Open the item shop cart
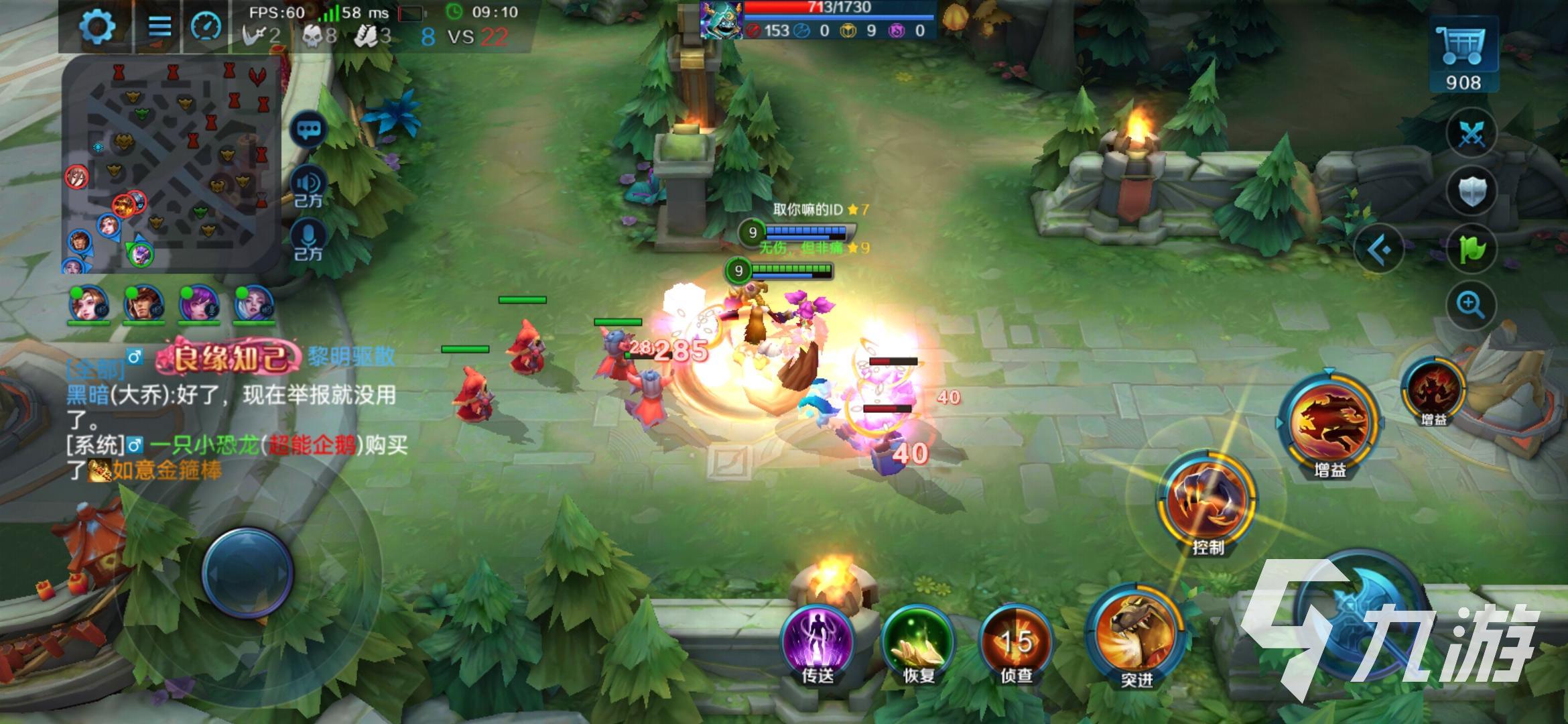Viewport: 1568px width, 724px height. [x=1462, y=54]
